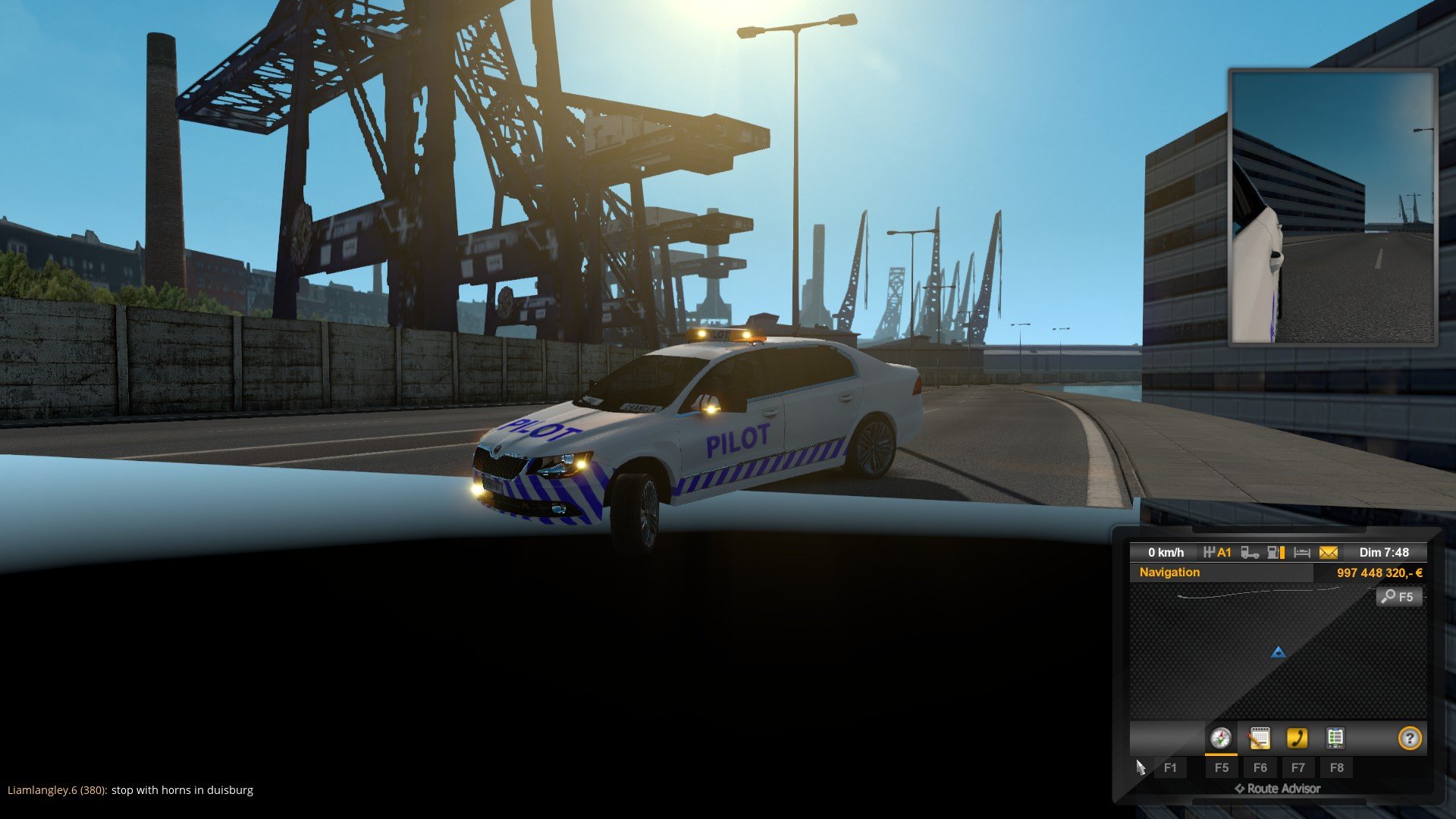Click the Route Advisor navigation minimap
1456x819 pixels.
click(1278, 652)
